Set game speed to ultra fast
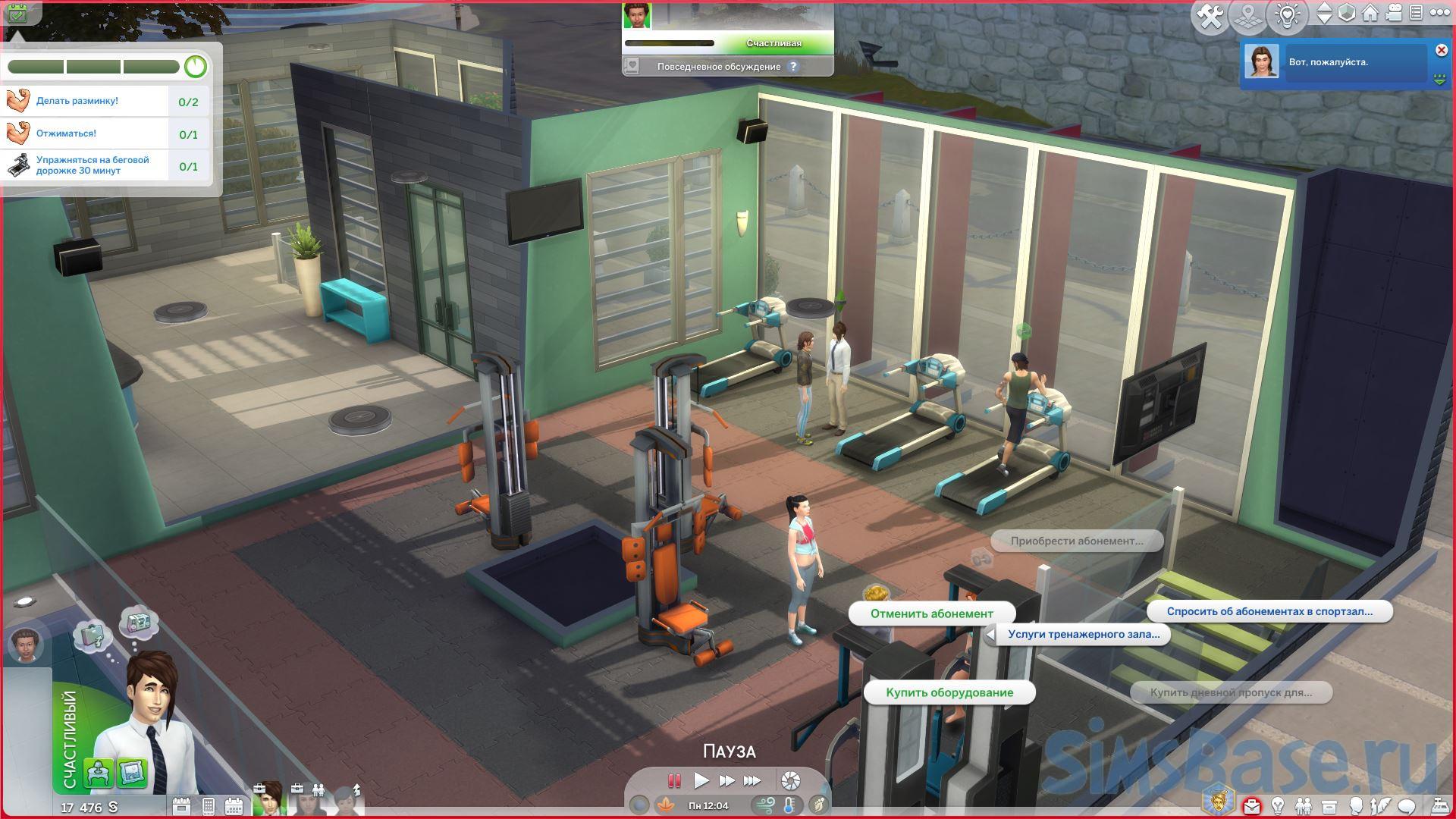The width and height of the screenshot is (1456, 819). pyautogui.click(x=752, y=780)
